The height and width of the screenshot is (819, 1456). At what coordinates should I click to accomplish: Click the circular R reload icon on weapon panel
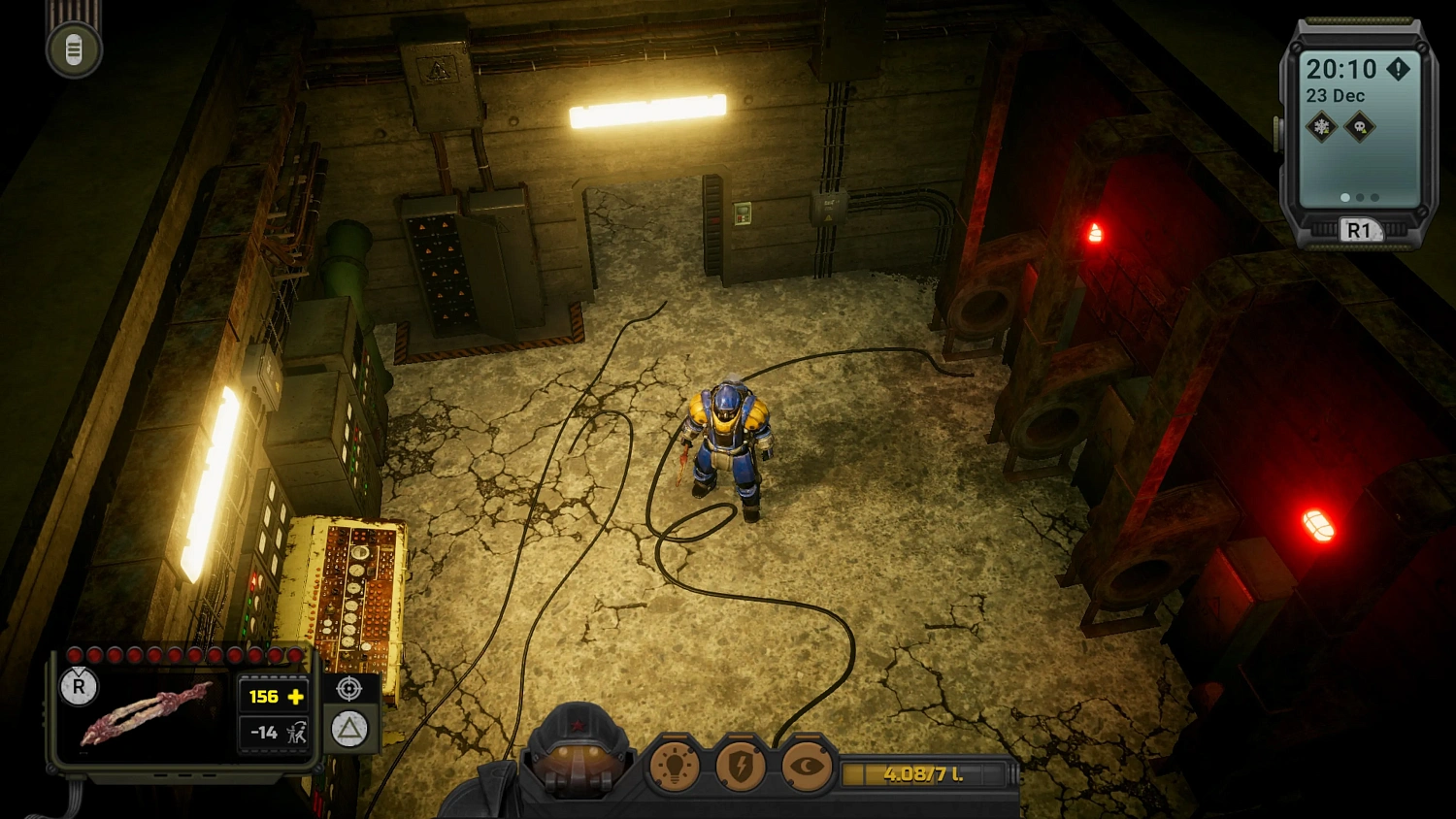point(79,688)
